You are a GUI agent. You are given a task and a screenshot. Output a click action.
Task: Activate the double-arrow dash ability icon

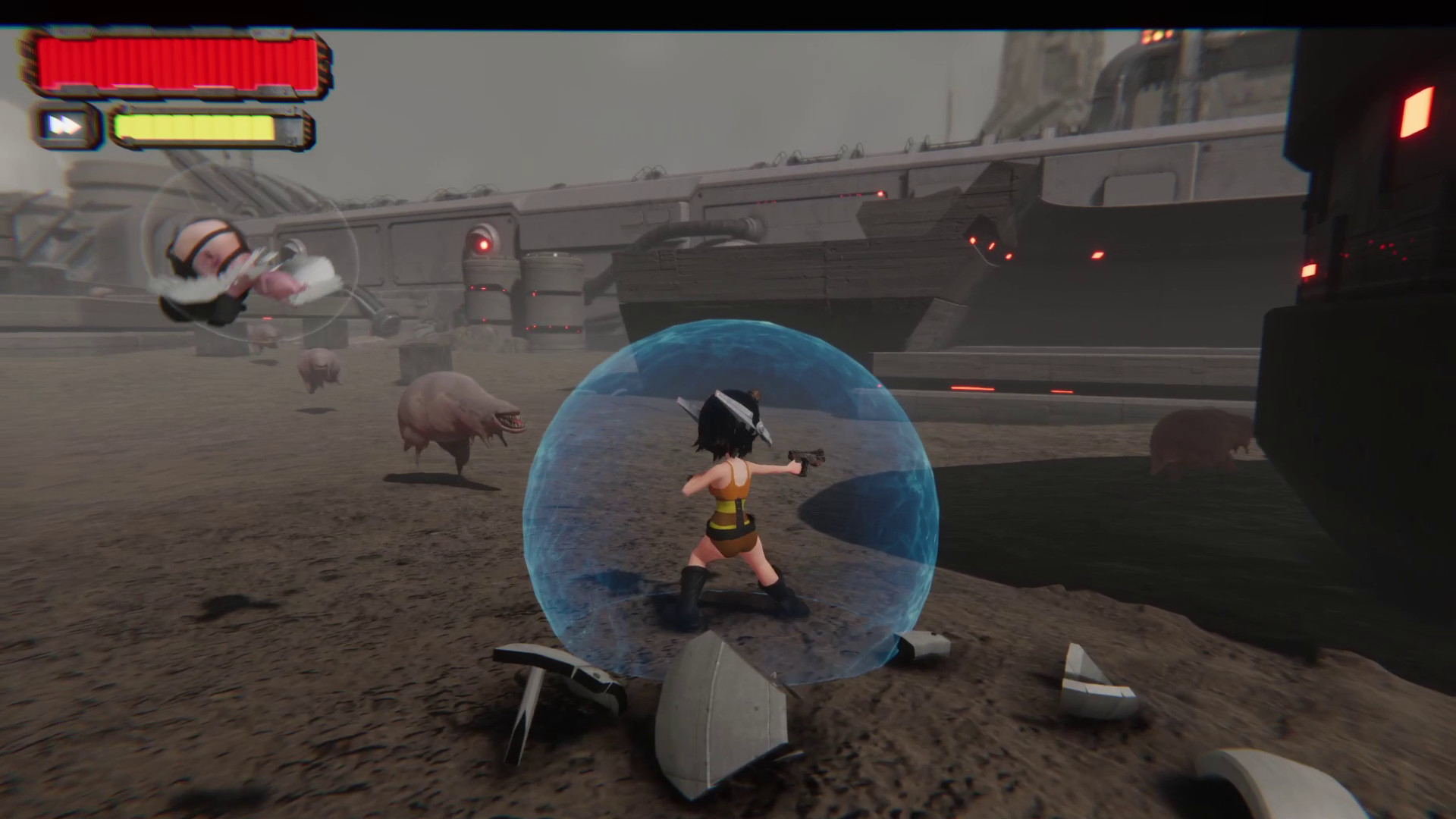[x=67, y=126]
